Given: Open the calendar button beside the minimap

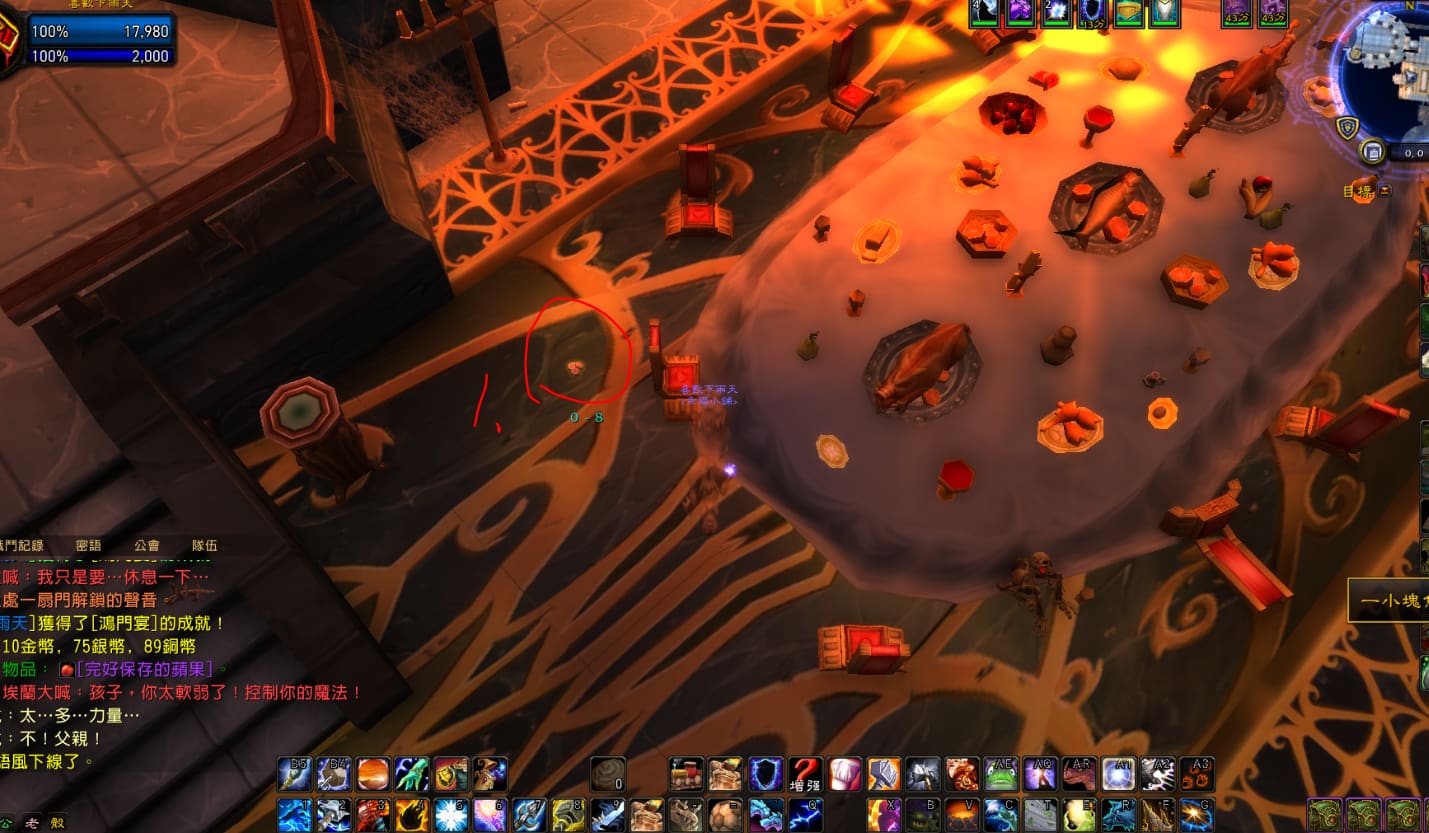Looking at the screenshot, I should [x=1374, y=152].
